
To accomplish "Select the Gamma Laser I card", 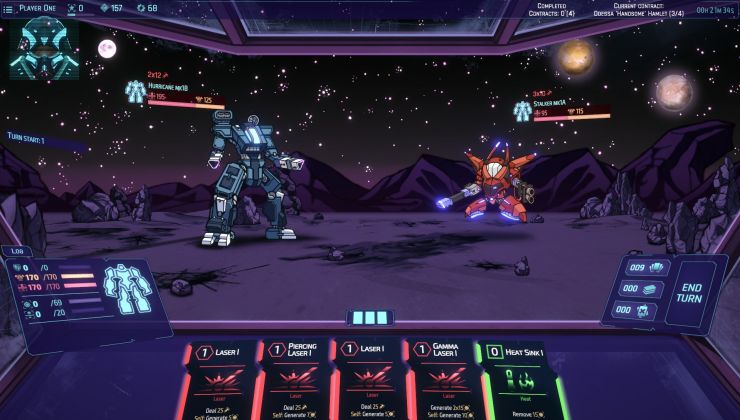I will click(x=436, y=380).
